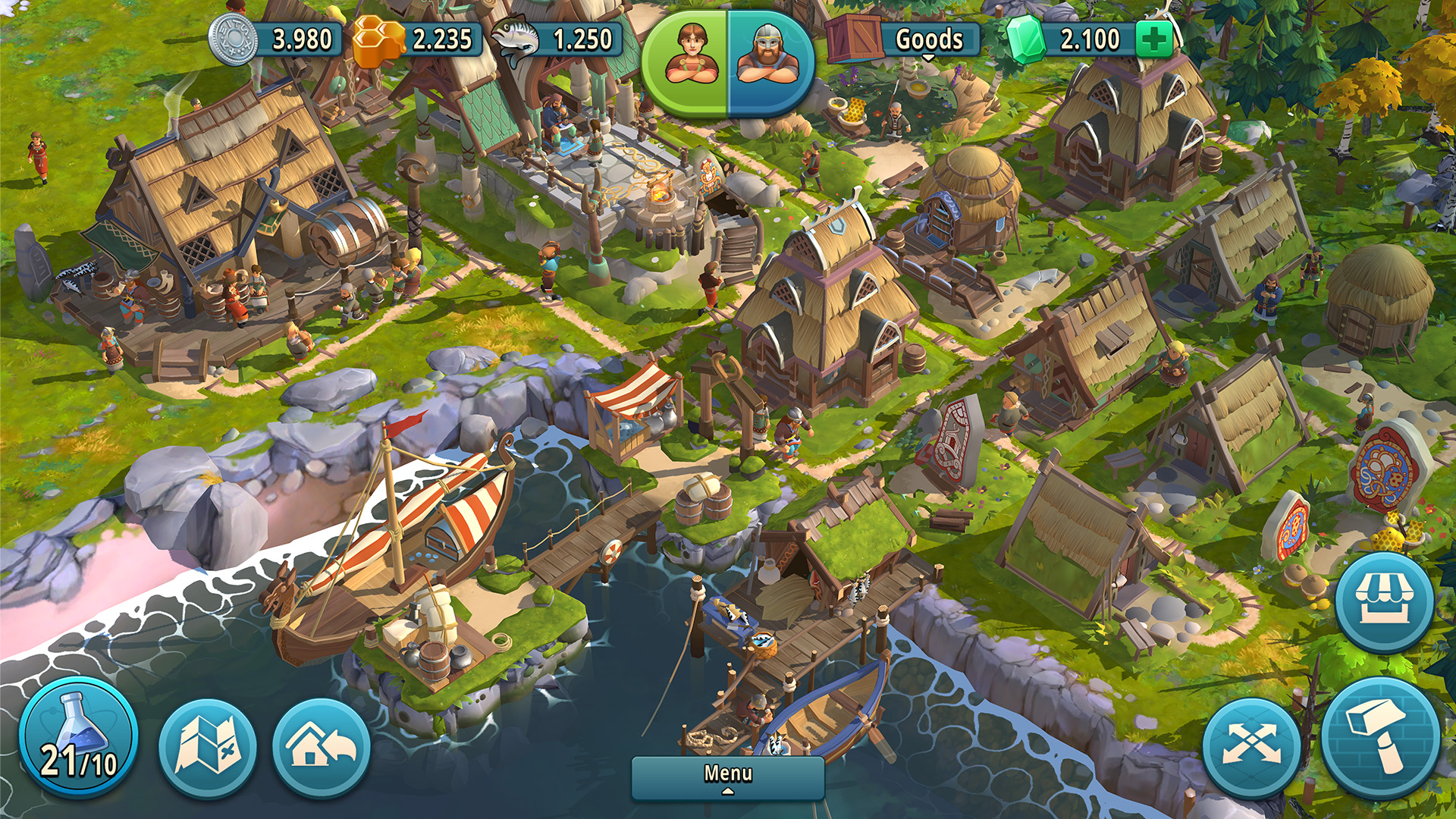
Task: Activate the move buildings arrows button
Action: 1251,747
